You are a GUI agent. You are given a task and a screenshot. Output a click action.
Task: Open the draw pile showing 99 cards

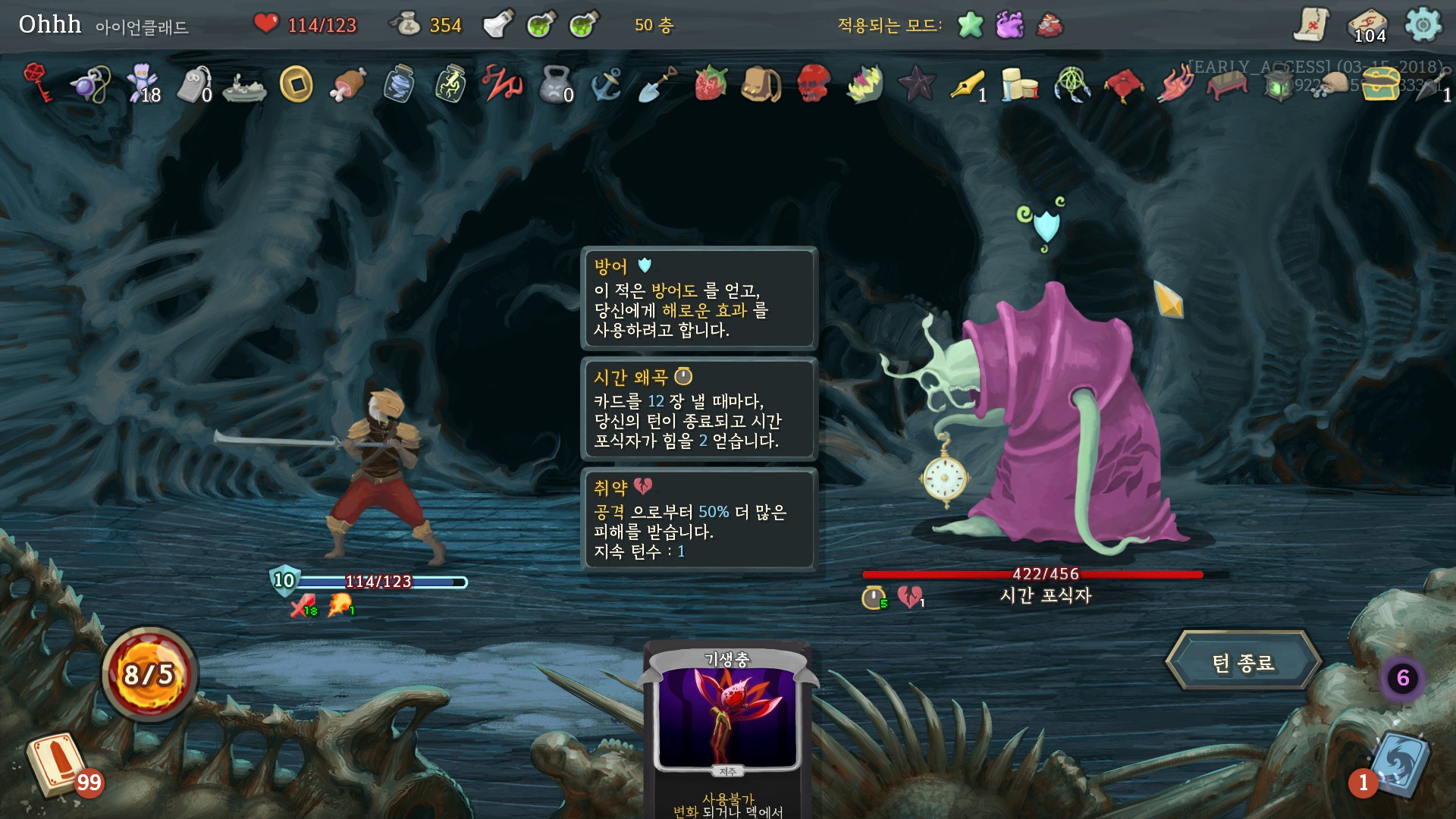click(x=56, y=764)
